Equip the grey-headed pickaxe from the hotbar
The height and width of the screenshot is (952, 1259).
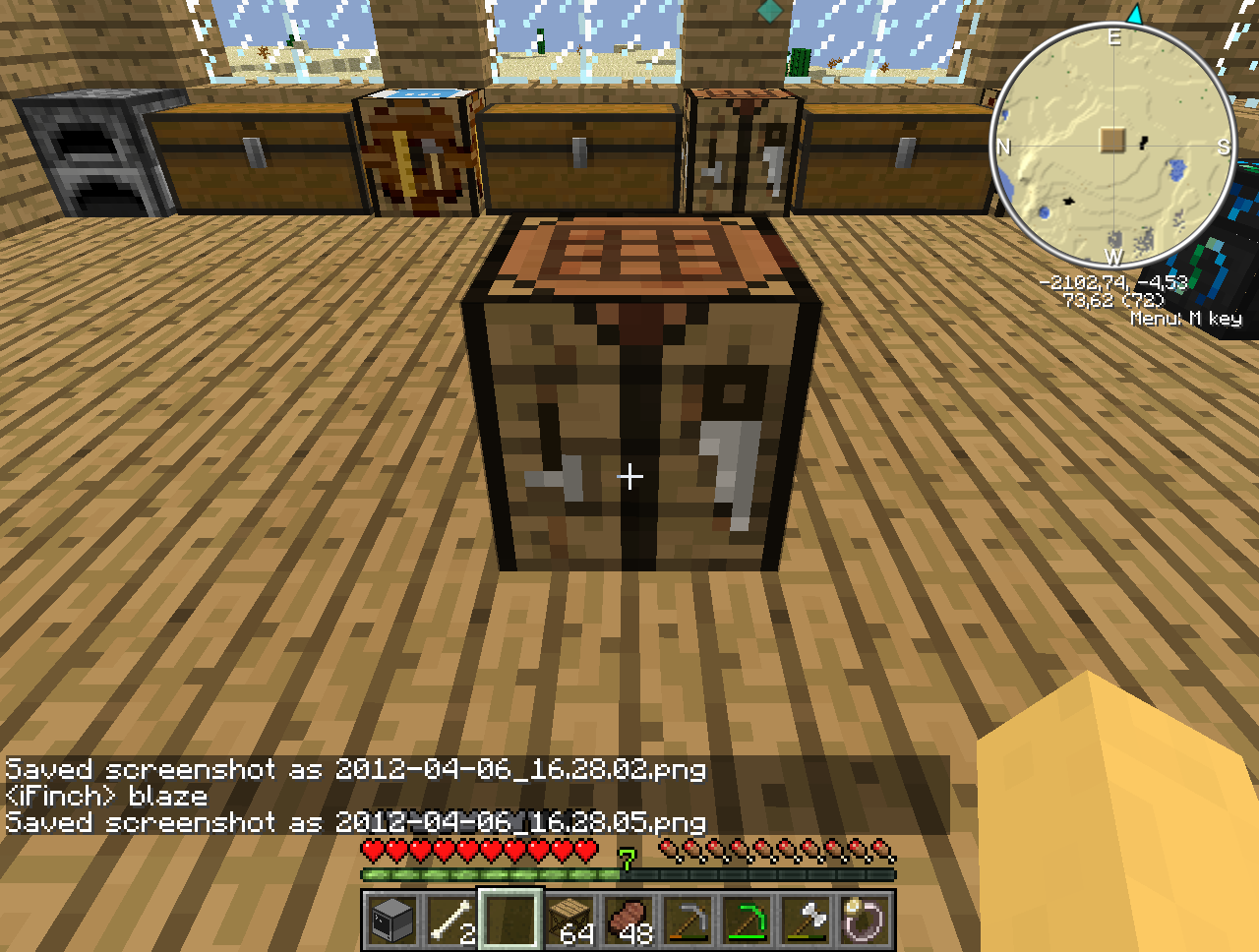pos(688,922)
